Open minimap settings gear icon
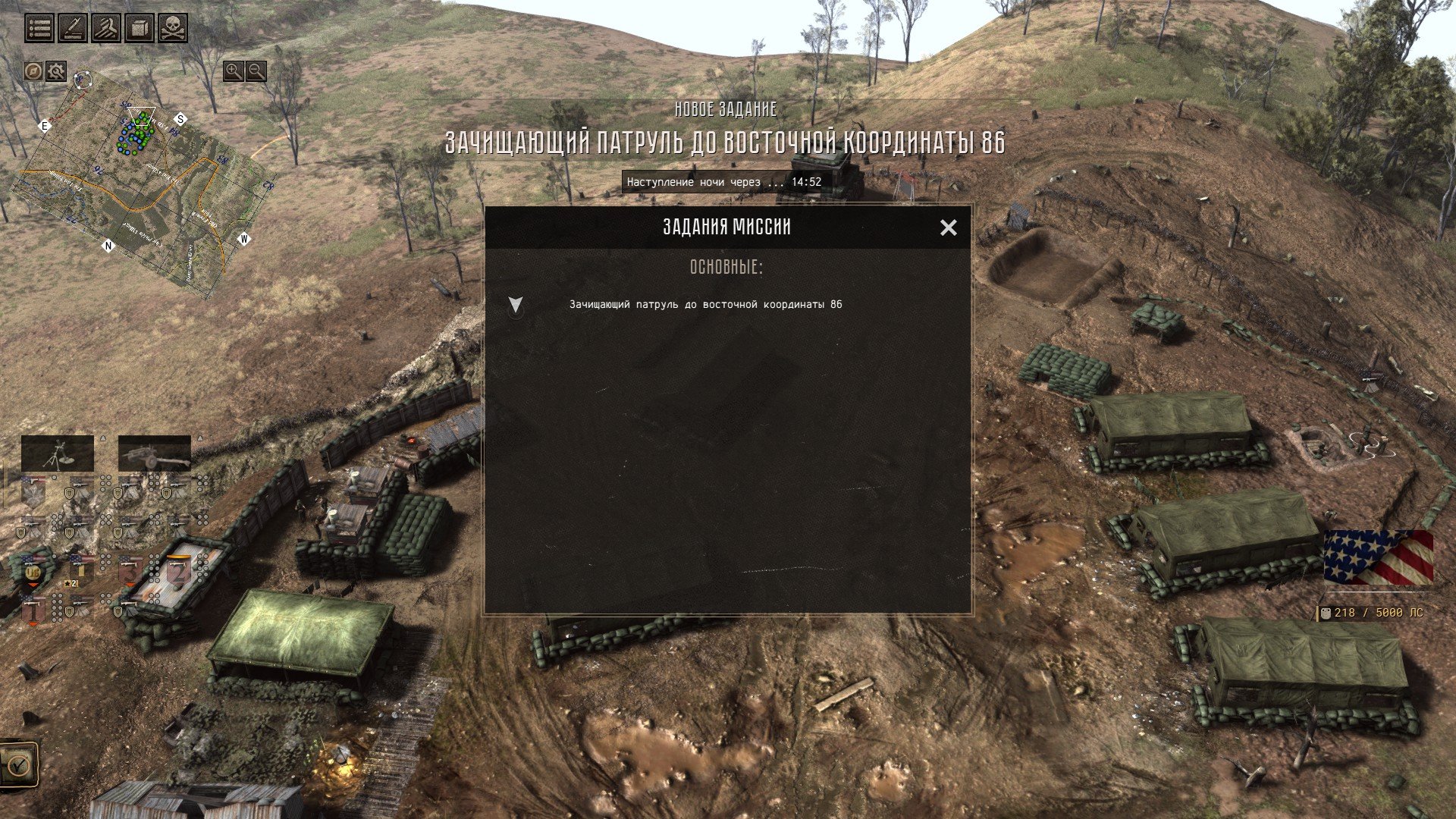Image resolution: width=1456 pixels, height=819 pixels. pyautogui.click(x=55, y=71)
